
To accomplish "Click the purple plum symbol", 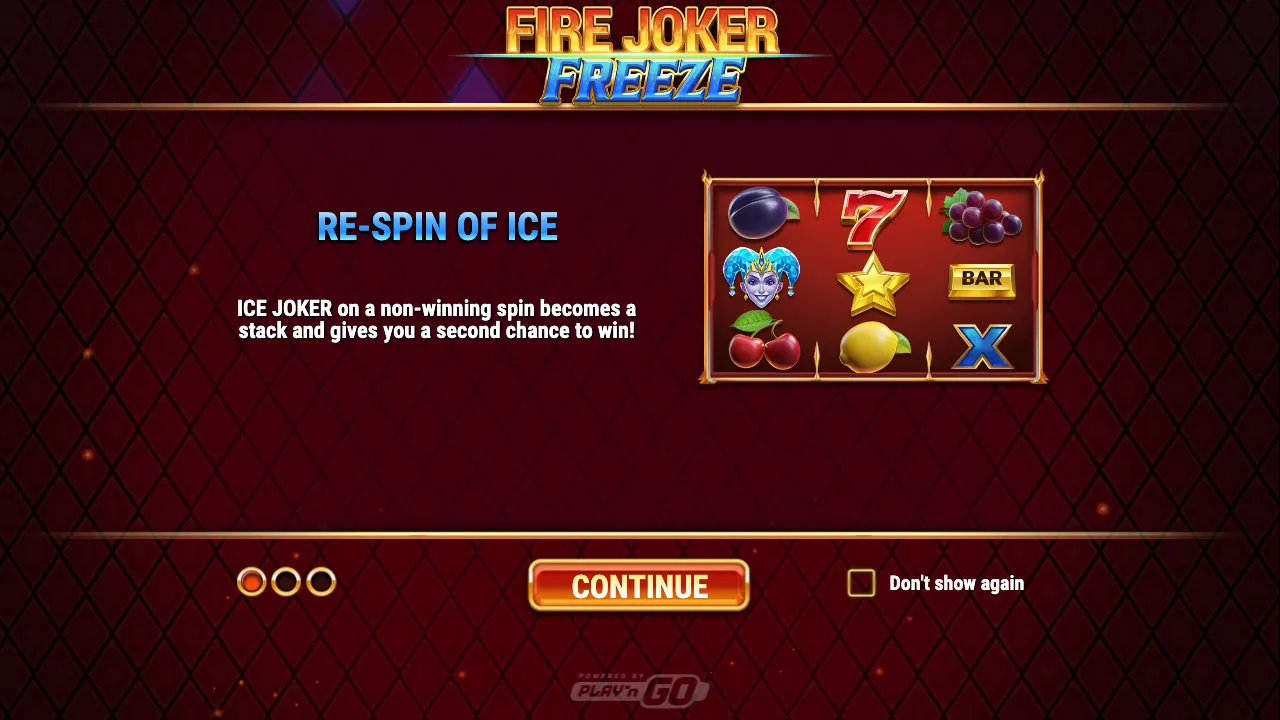I will pyautogui.click(x=762, y=215).
